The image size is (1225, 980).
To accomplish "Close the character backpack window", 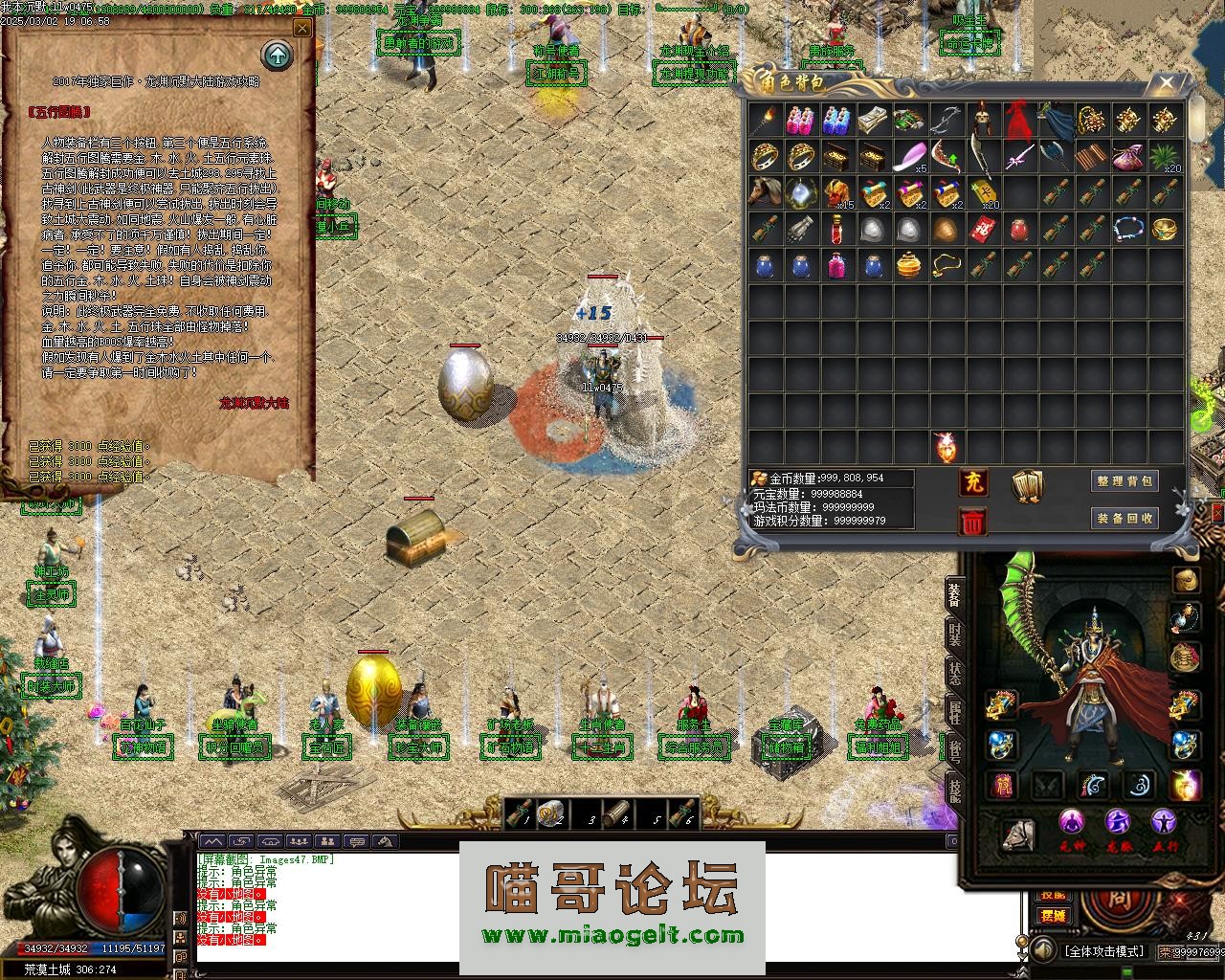I will tap(1166, 84).
